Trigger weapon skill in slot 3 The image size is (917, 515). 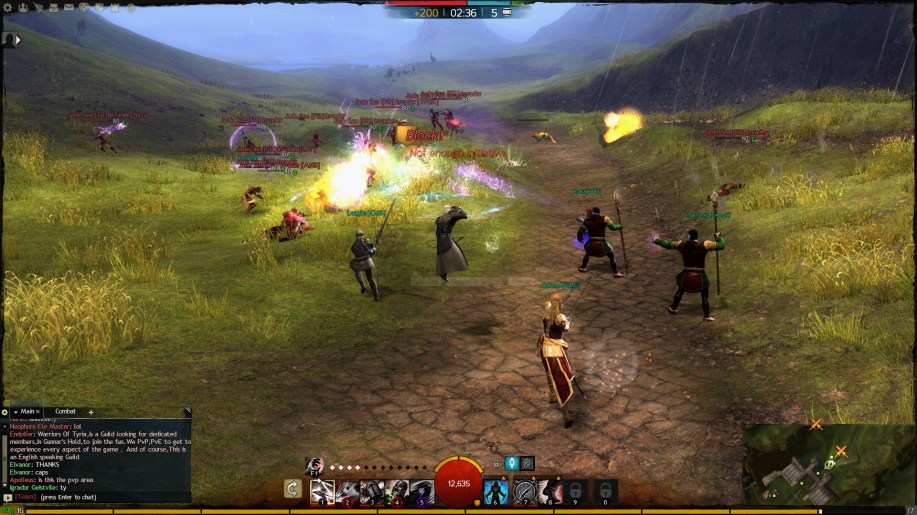372,490
